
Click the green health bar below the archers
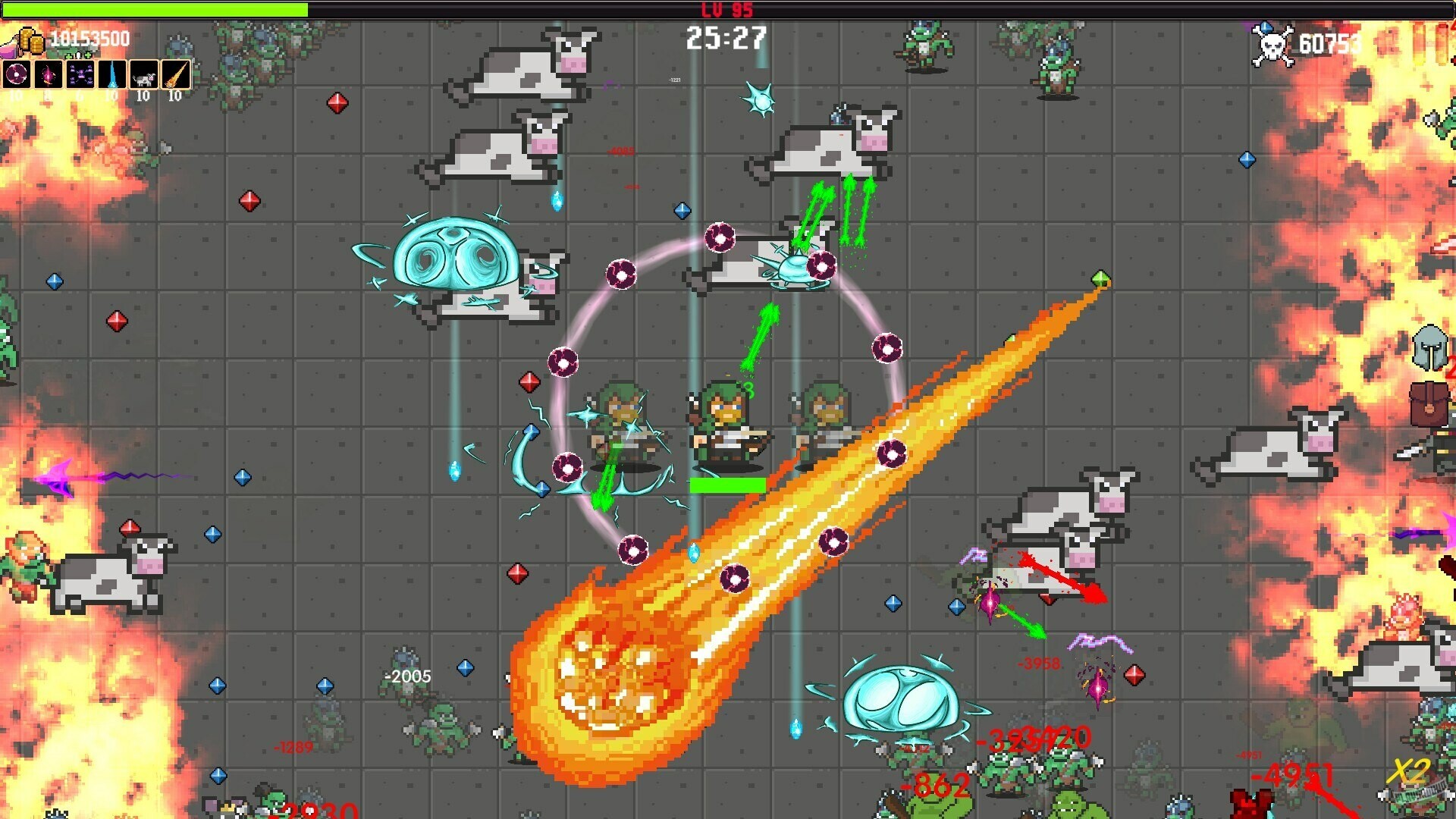tap(728, 482)
